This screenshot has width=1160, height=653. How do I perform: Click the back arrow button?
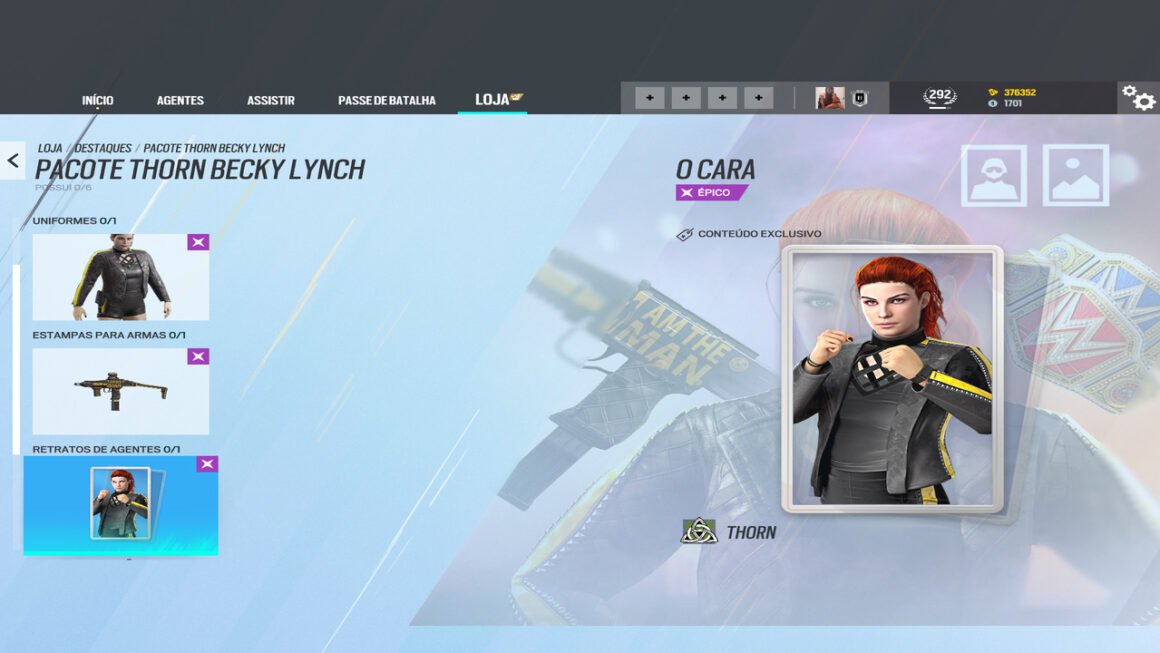pos(13,159)
